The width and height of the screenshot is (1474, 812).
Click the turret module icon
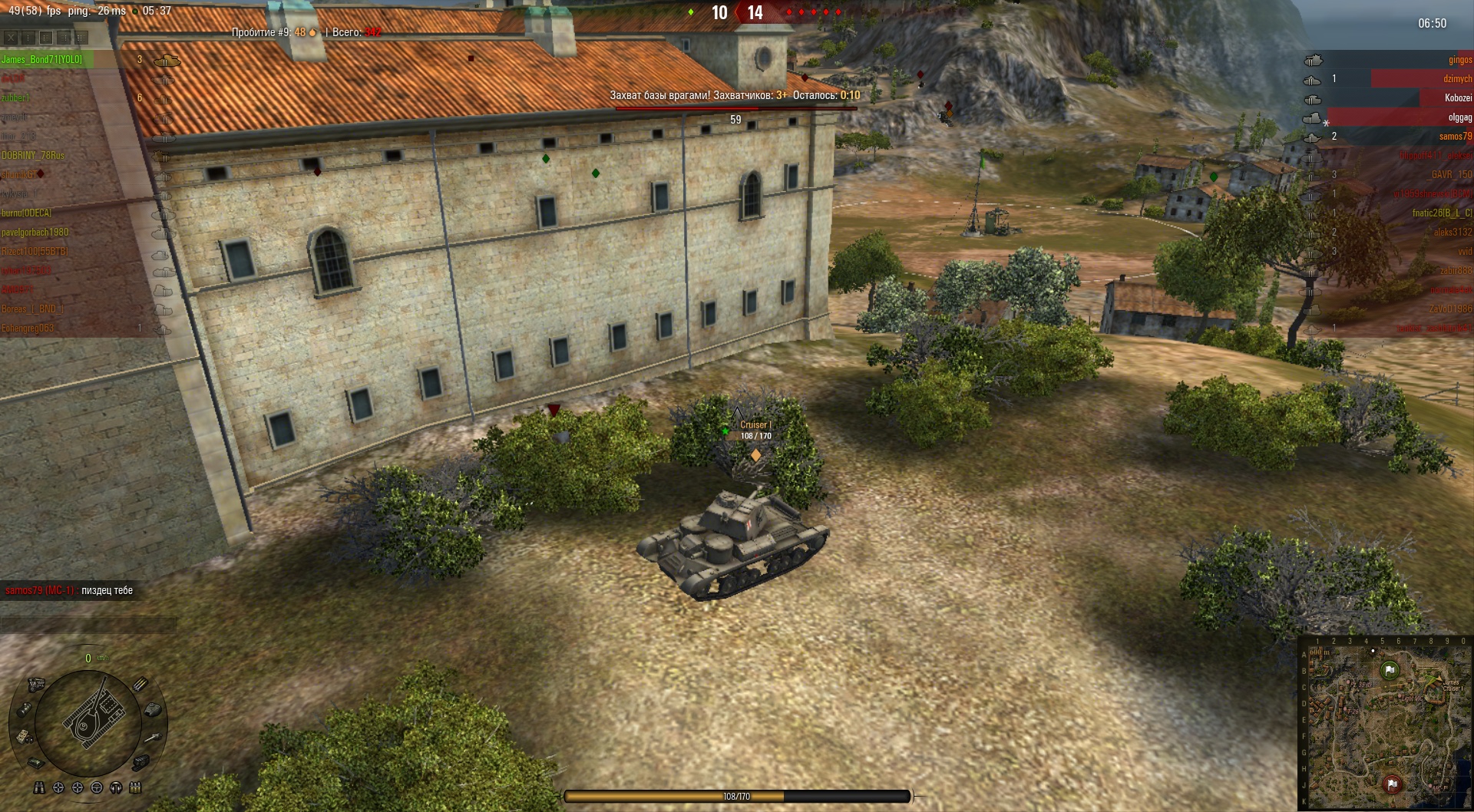tap(153, 710)
